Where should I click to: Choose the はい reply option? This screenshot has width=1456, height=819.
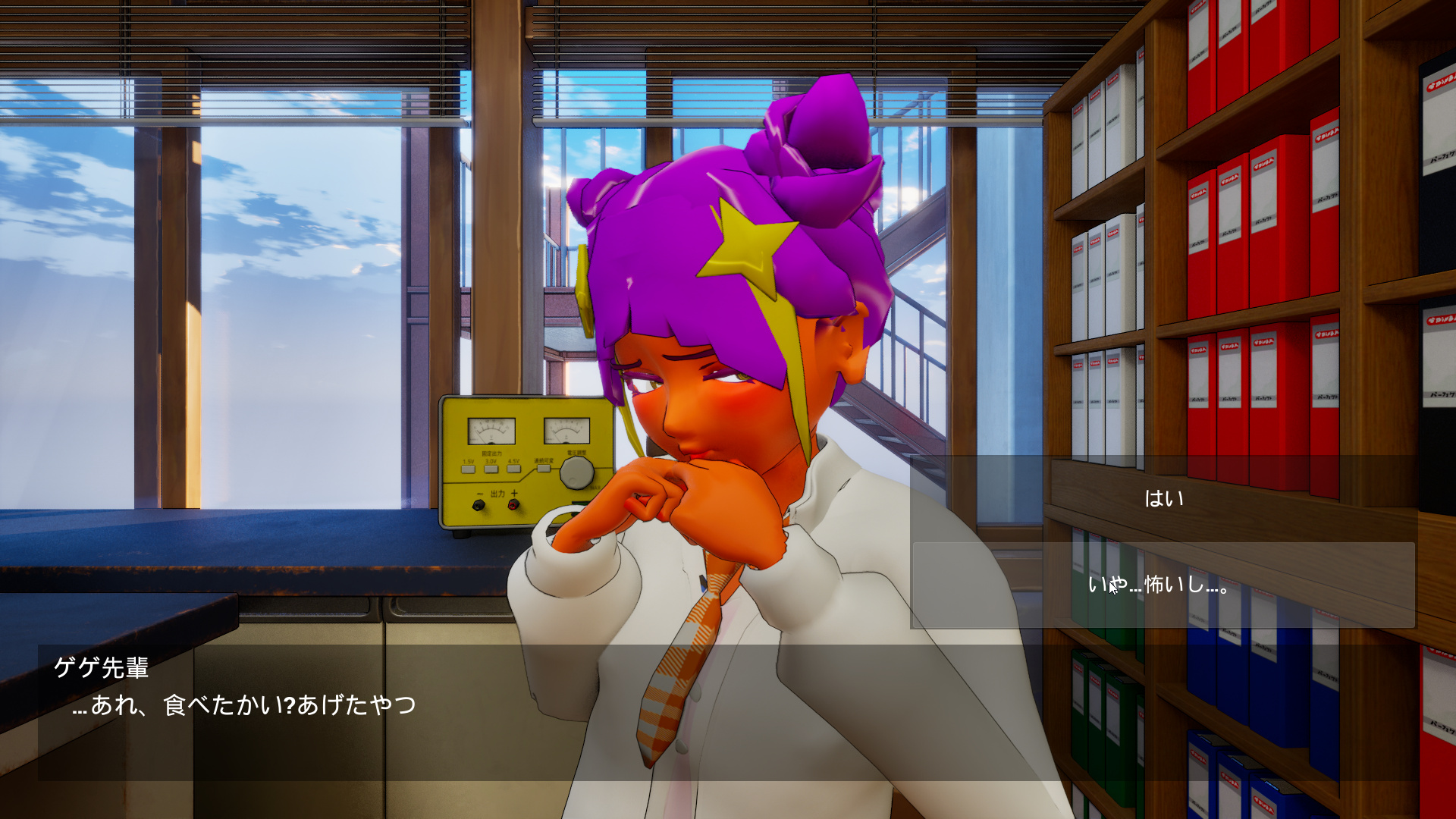coord(1163,498)
